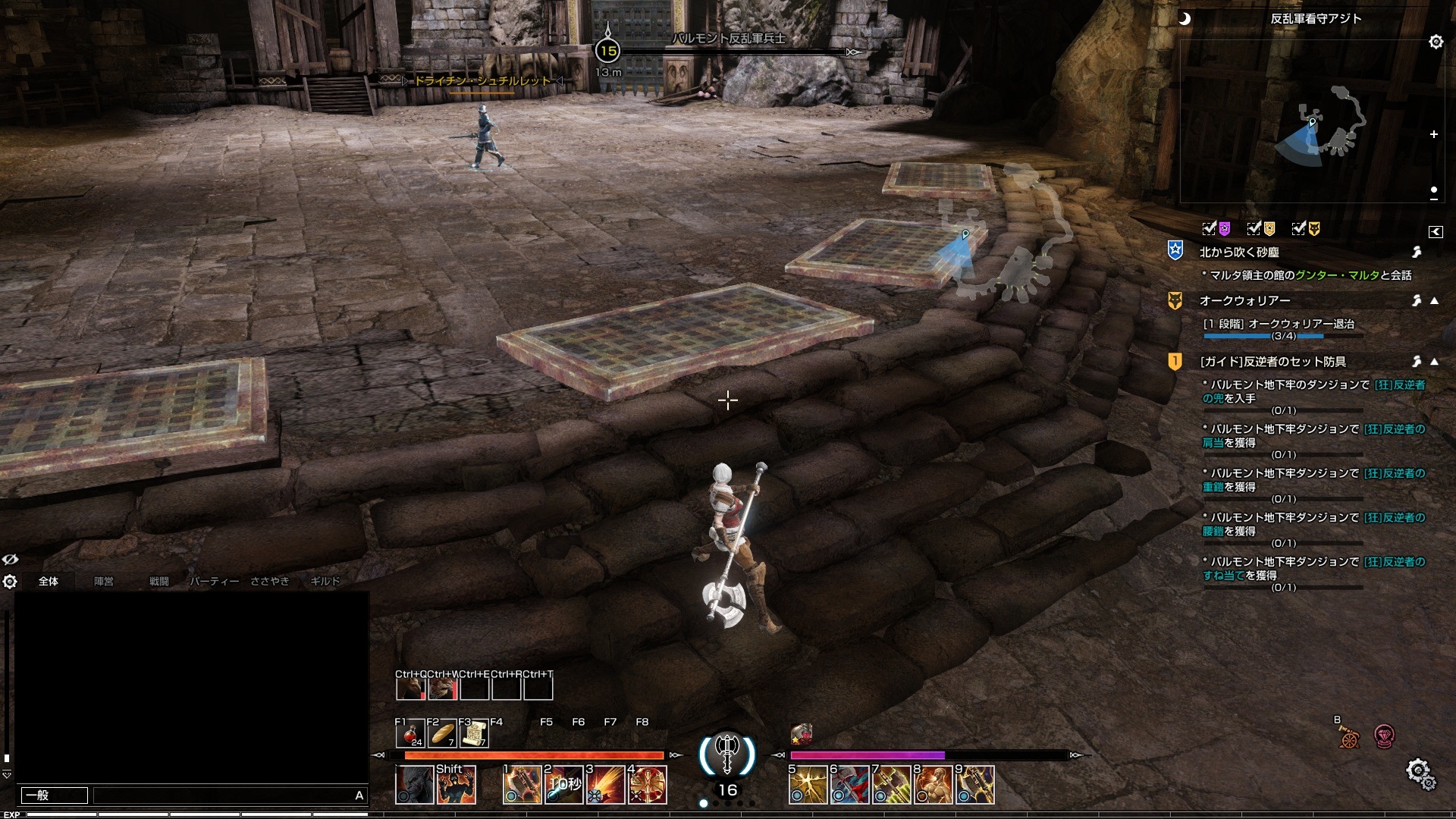Click the chat message input field
The width and height of the screenshot is (1456, 819).
(224, 795)
